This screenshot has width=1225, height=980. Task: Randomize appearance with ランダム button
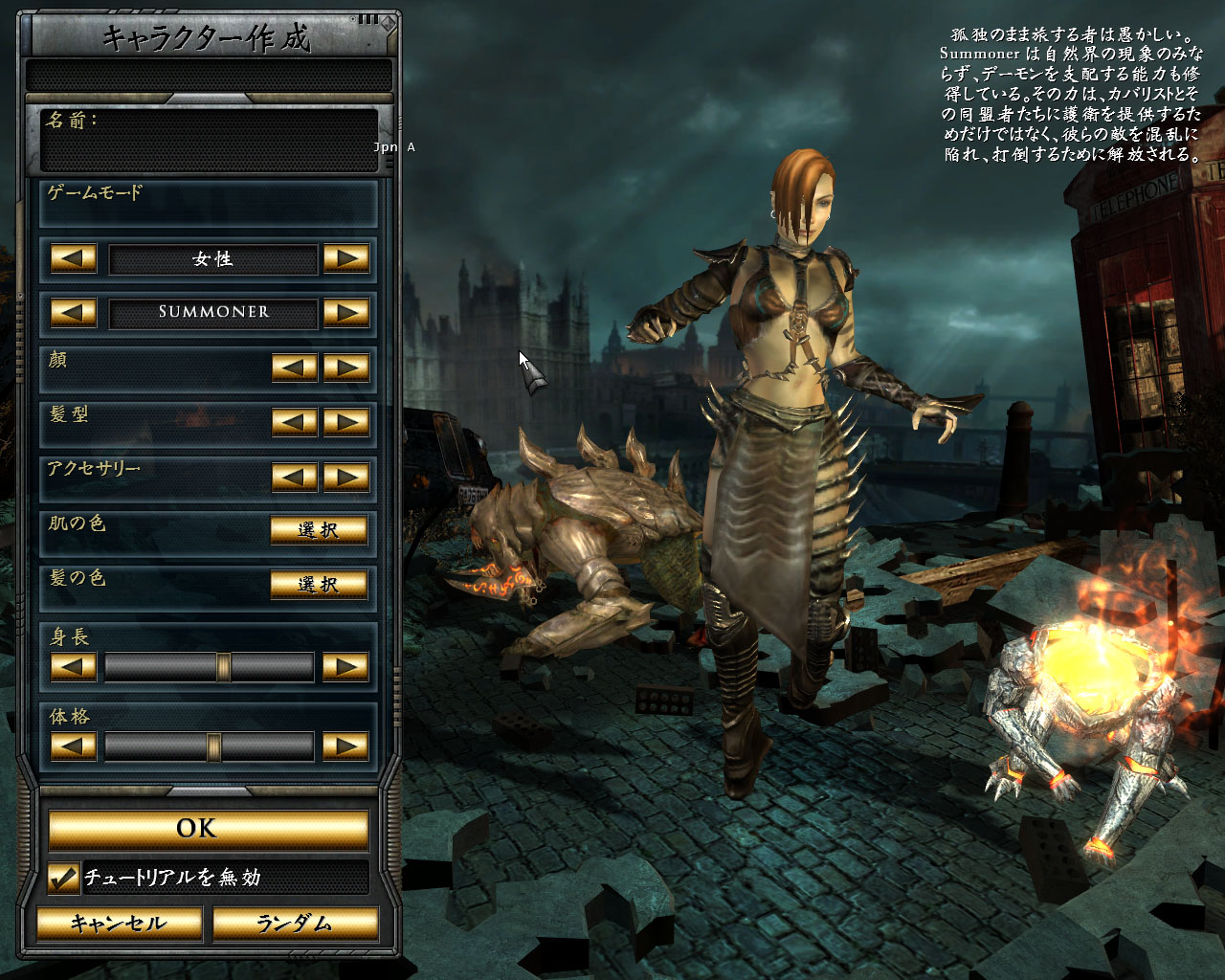click(294, 924)
